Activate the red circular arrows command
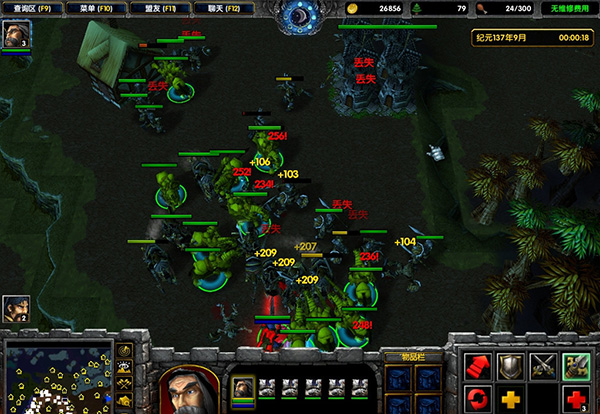 [x=478, y=400]
